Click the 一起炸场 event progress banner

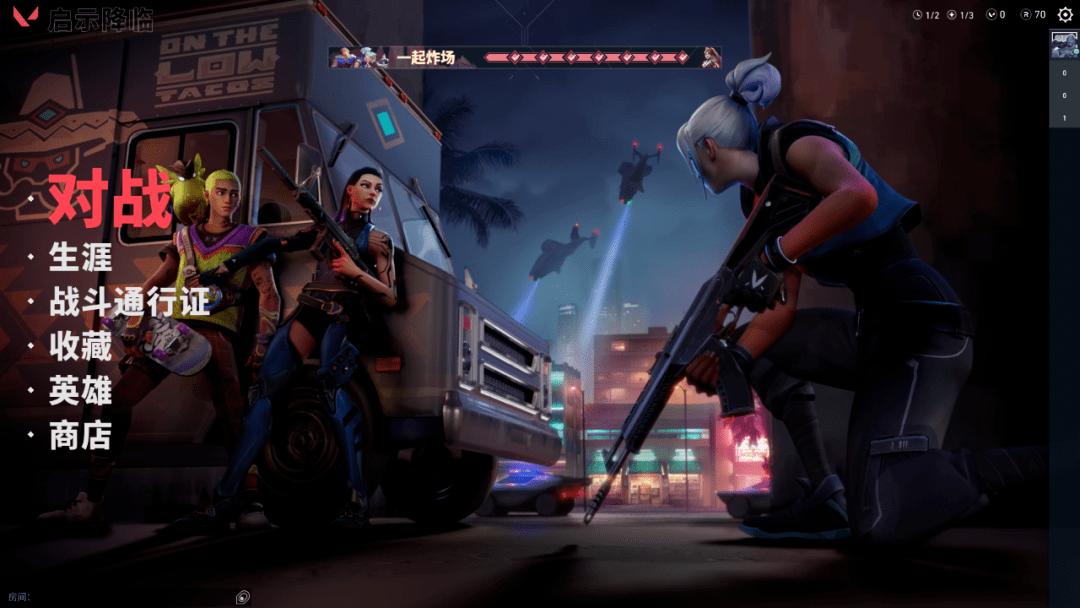pyautogui.click(x=525, y=57)
